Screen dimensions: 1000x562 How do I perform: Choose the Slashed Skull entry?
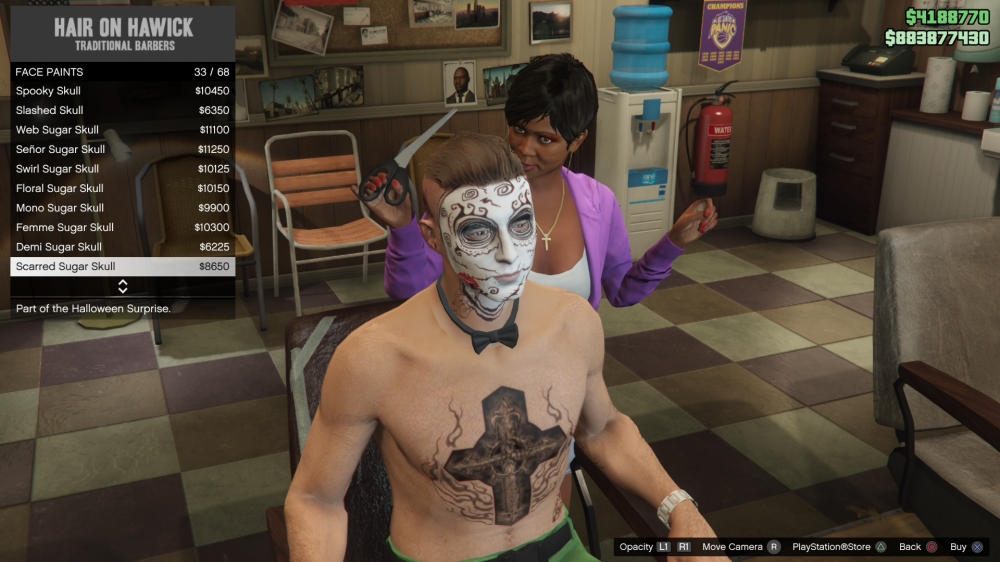click(x=122, y=110)
